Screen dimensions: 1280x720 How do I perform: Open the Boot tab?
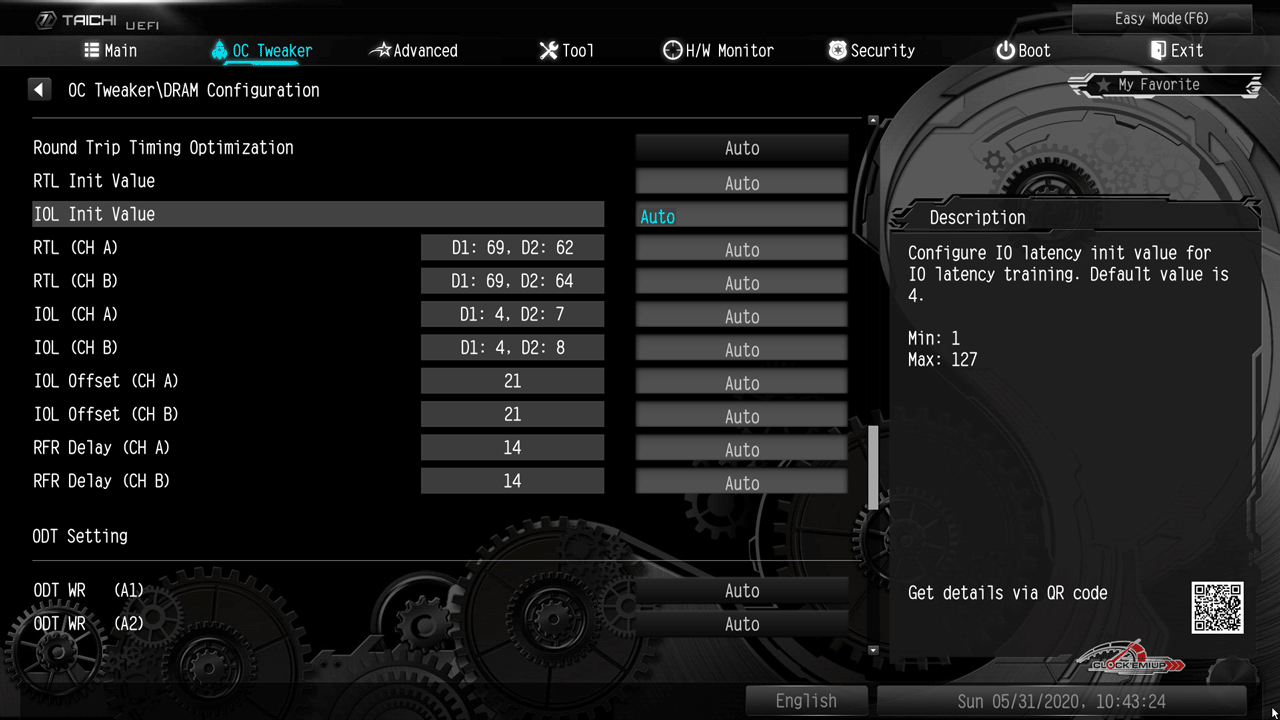(x=1023, y=51)
